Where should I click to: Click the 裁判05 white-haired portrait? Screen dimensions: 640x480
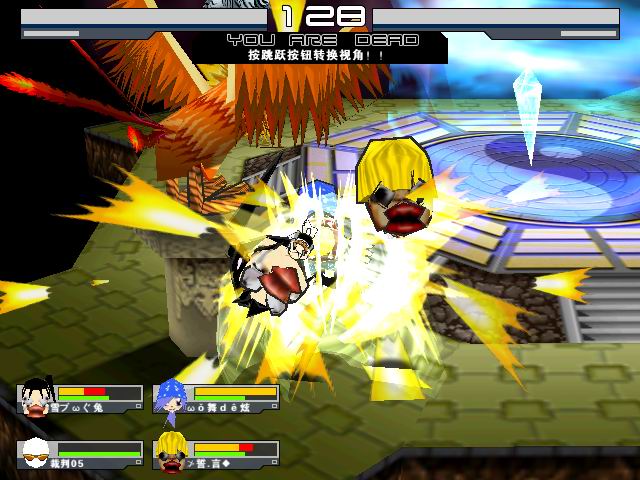[x=36, y=453]
